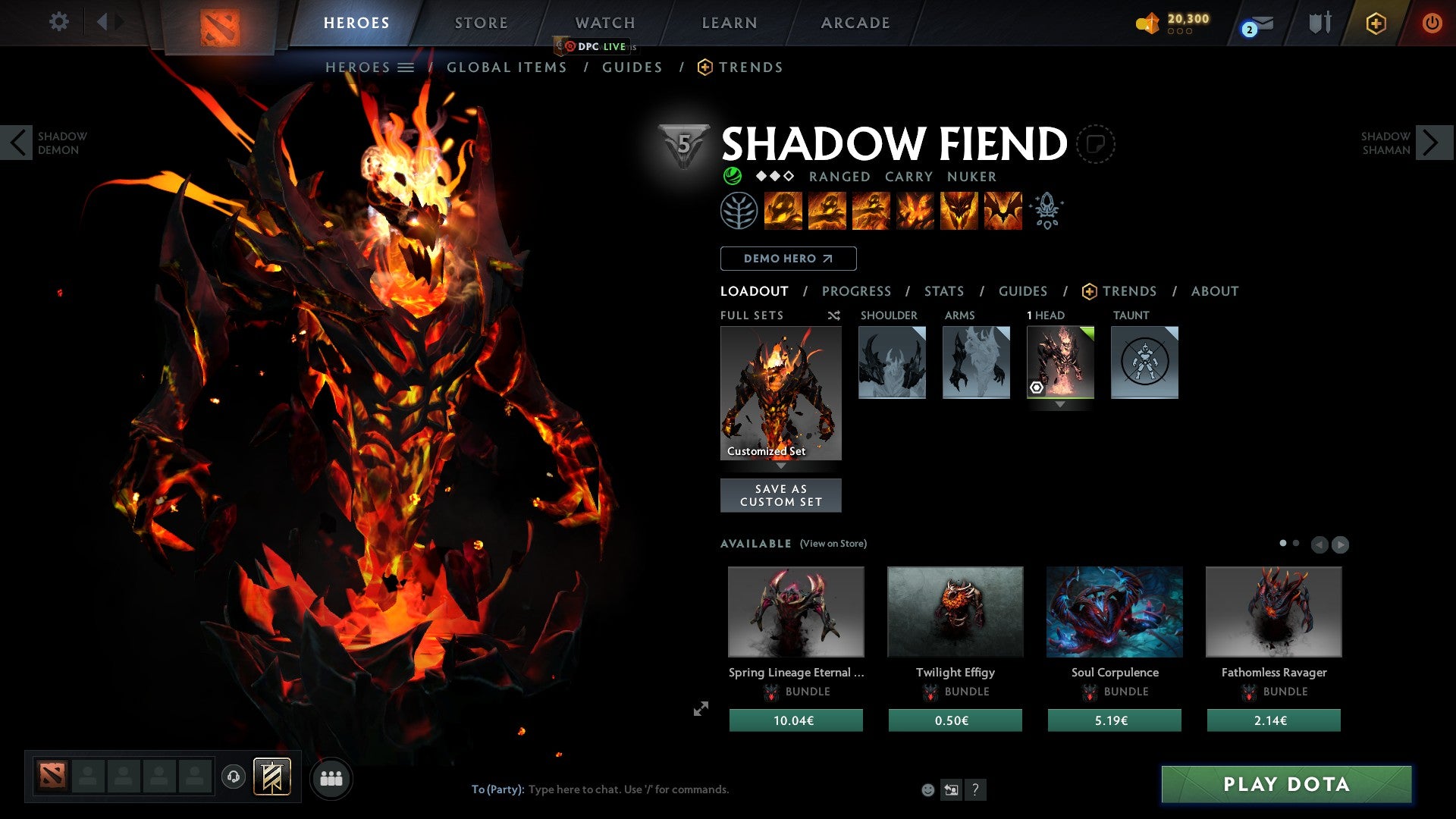Image resolution: width=1456 pixels, height=819 pixels.
Task: Open voice chat with the headset icon
Action: [x=235, y=777]
